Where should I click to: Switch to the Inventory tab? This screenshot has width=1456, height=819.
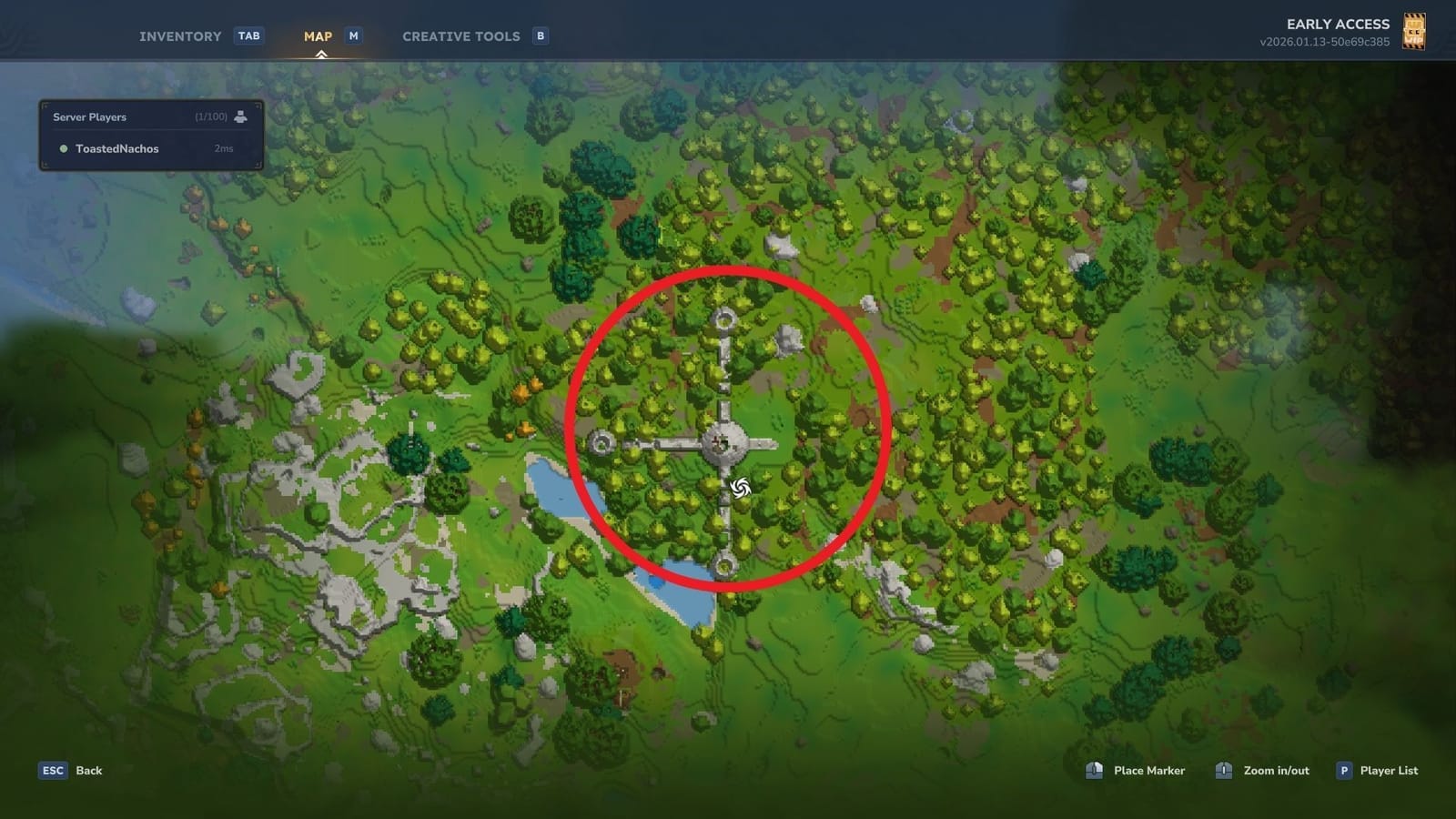coord(179,35)
